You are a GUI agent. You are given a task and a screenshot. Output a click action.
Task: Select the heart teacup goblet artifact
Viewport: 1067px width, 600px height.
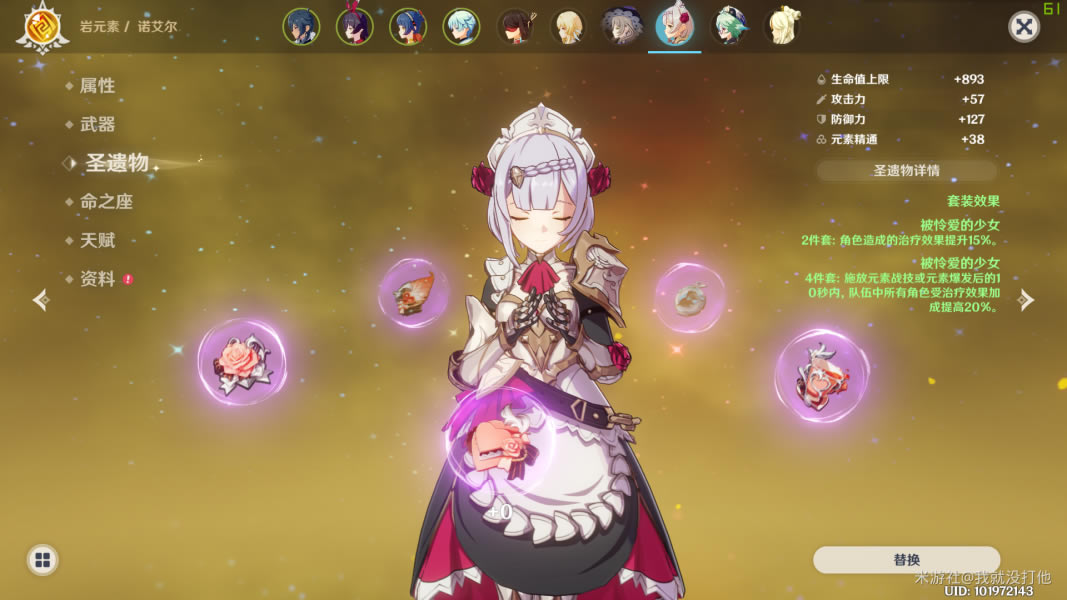pyautogui.click(x=821, y=376)
